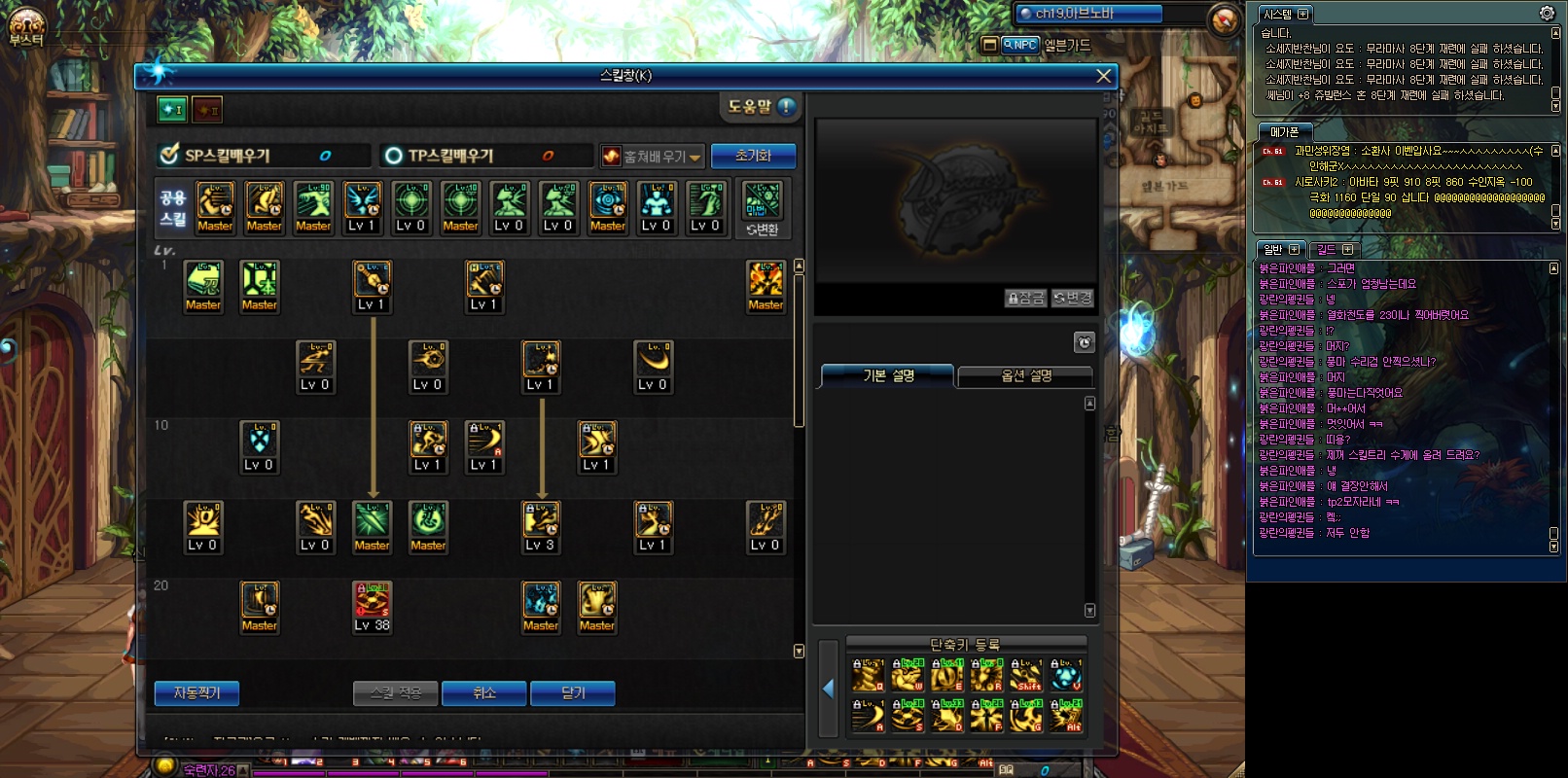Apply skills with the 스킬 적용 button
The height and width of the screenshot is (778, 1568).
coord(396,692)
